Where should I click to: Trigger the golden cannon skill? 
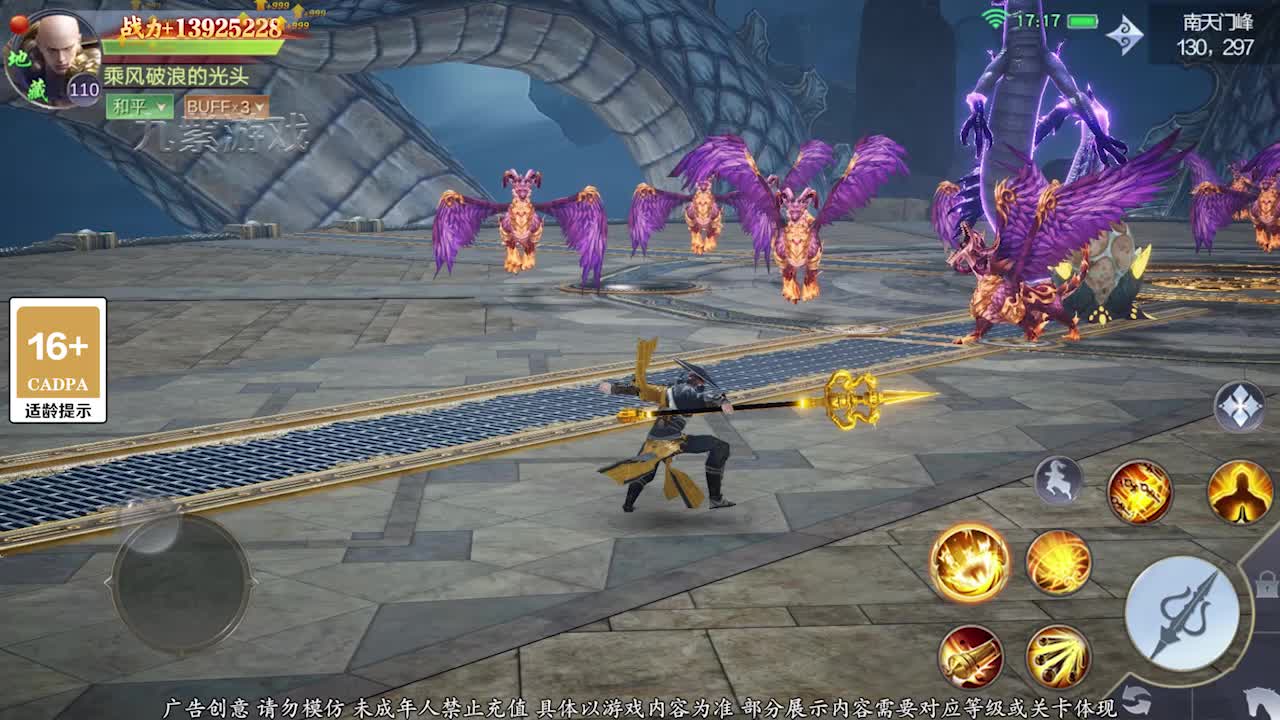970,656
